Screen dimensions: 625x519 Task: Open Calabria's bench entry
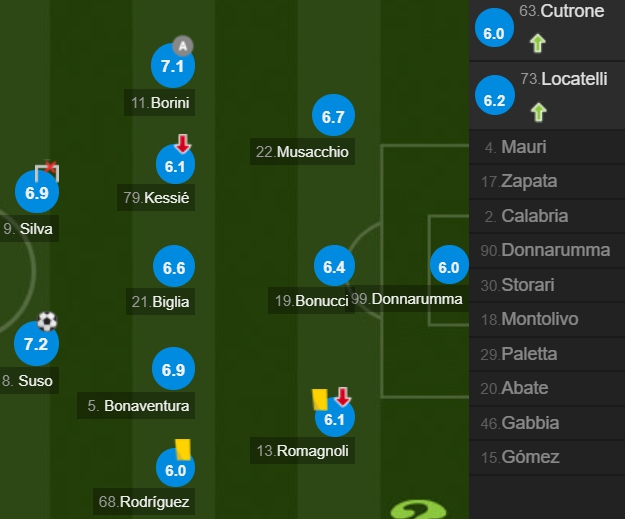[x=533, y=216]
